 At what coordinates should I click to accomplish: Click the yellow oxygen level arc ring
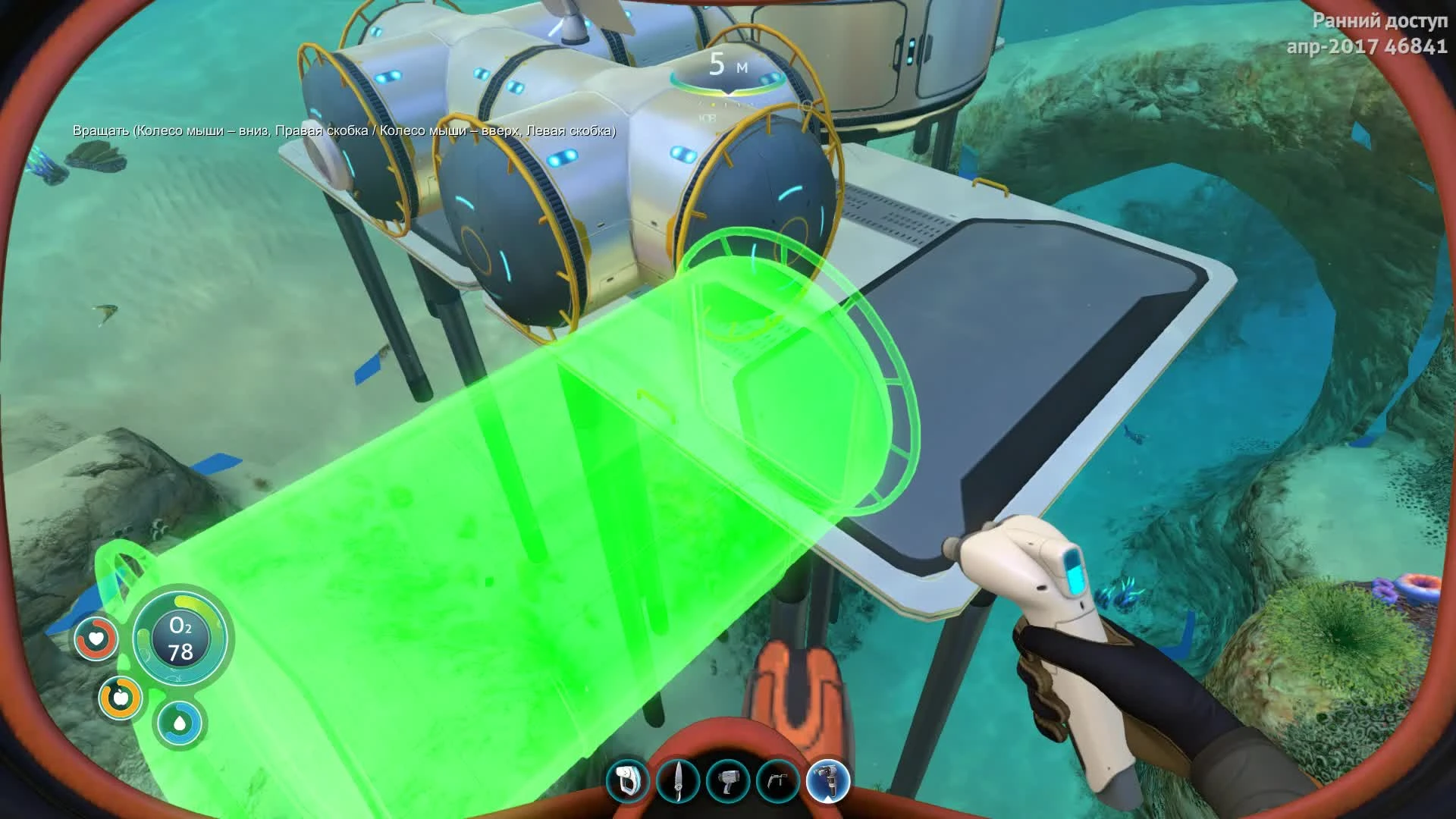(184, 601)
